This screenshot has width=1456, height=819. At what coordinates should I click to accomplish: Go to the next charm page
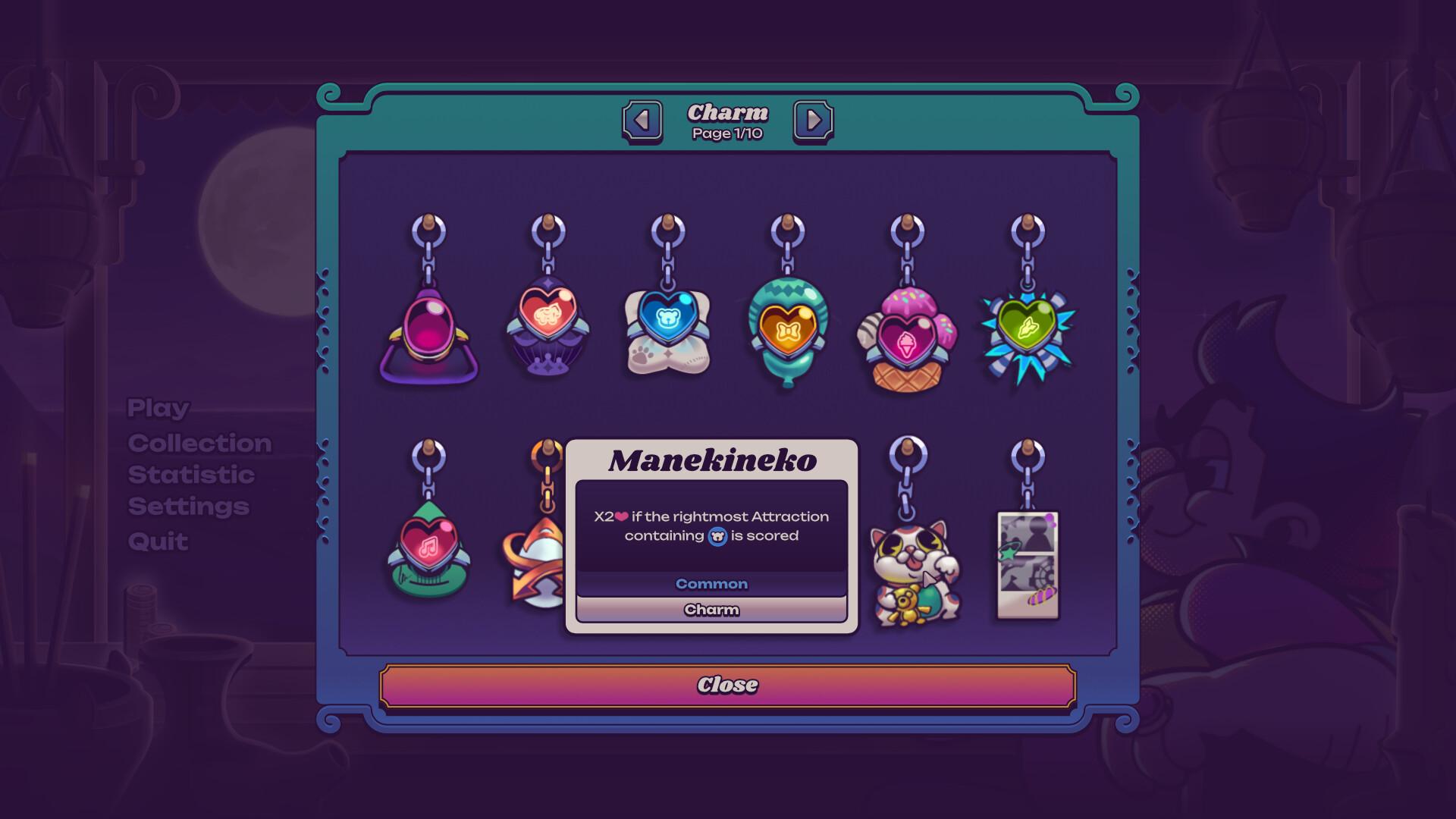(814, 119)
